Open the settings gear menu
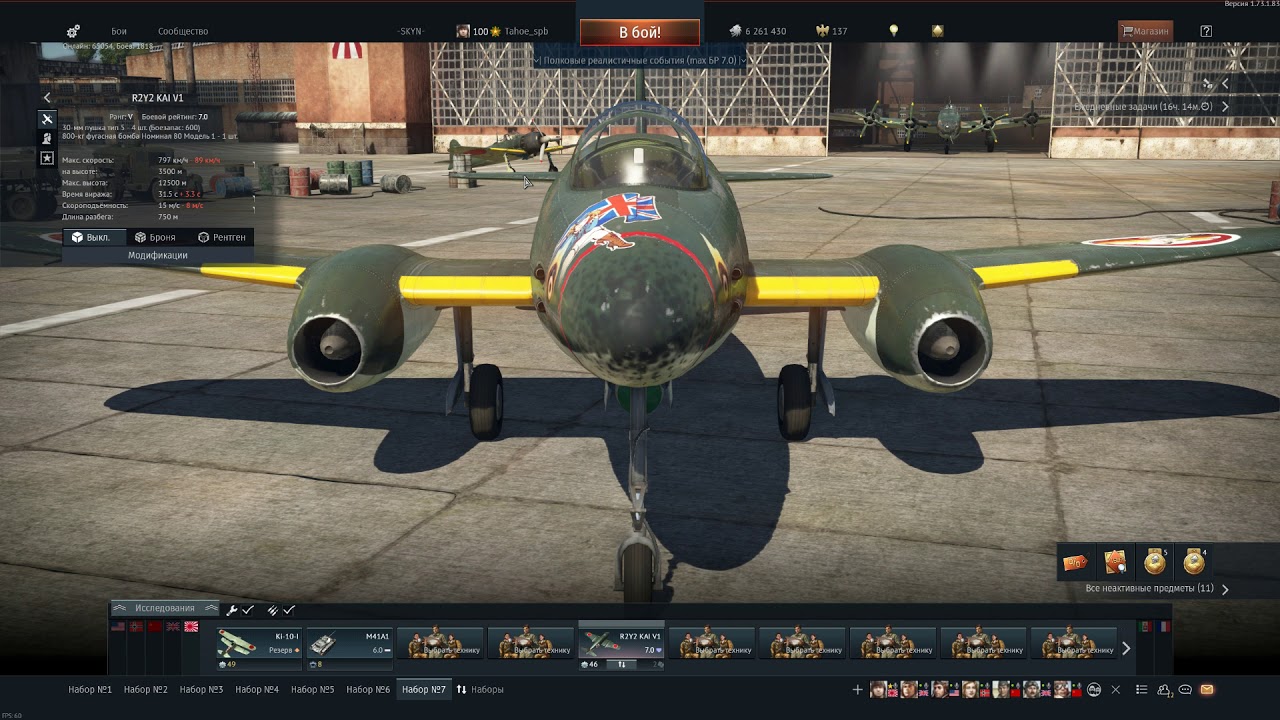Screen dimensions: 1280x720 [73, 32]
